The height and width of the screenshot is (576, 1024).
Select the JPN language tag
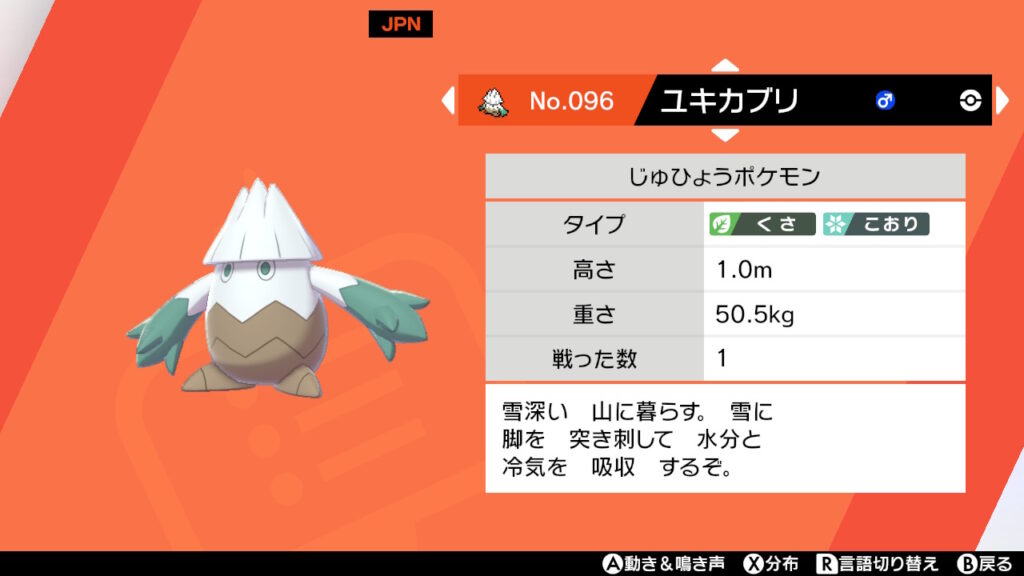[x=400, y=25]
